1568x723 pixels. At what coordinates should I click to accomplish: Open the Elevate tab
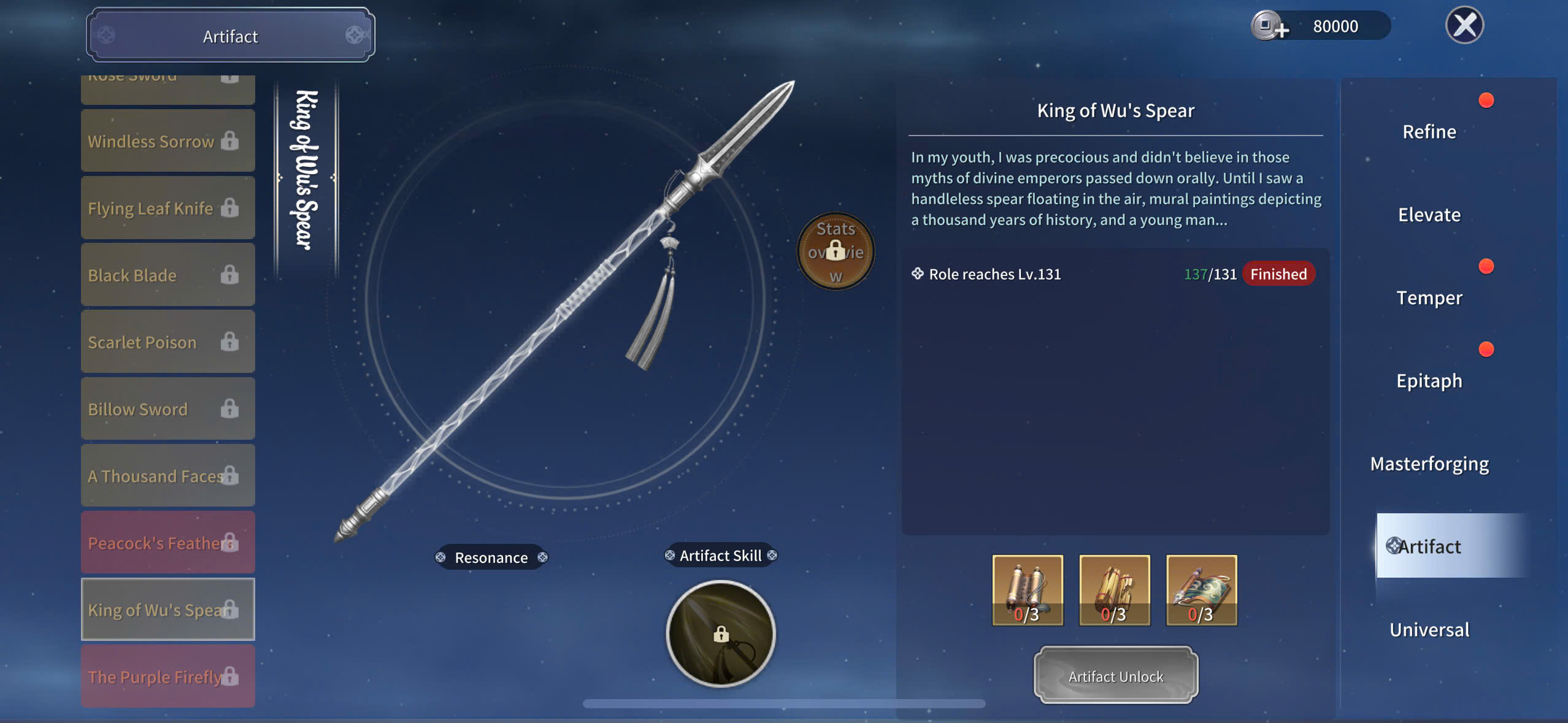click(x=1429, y=215)
